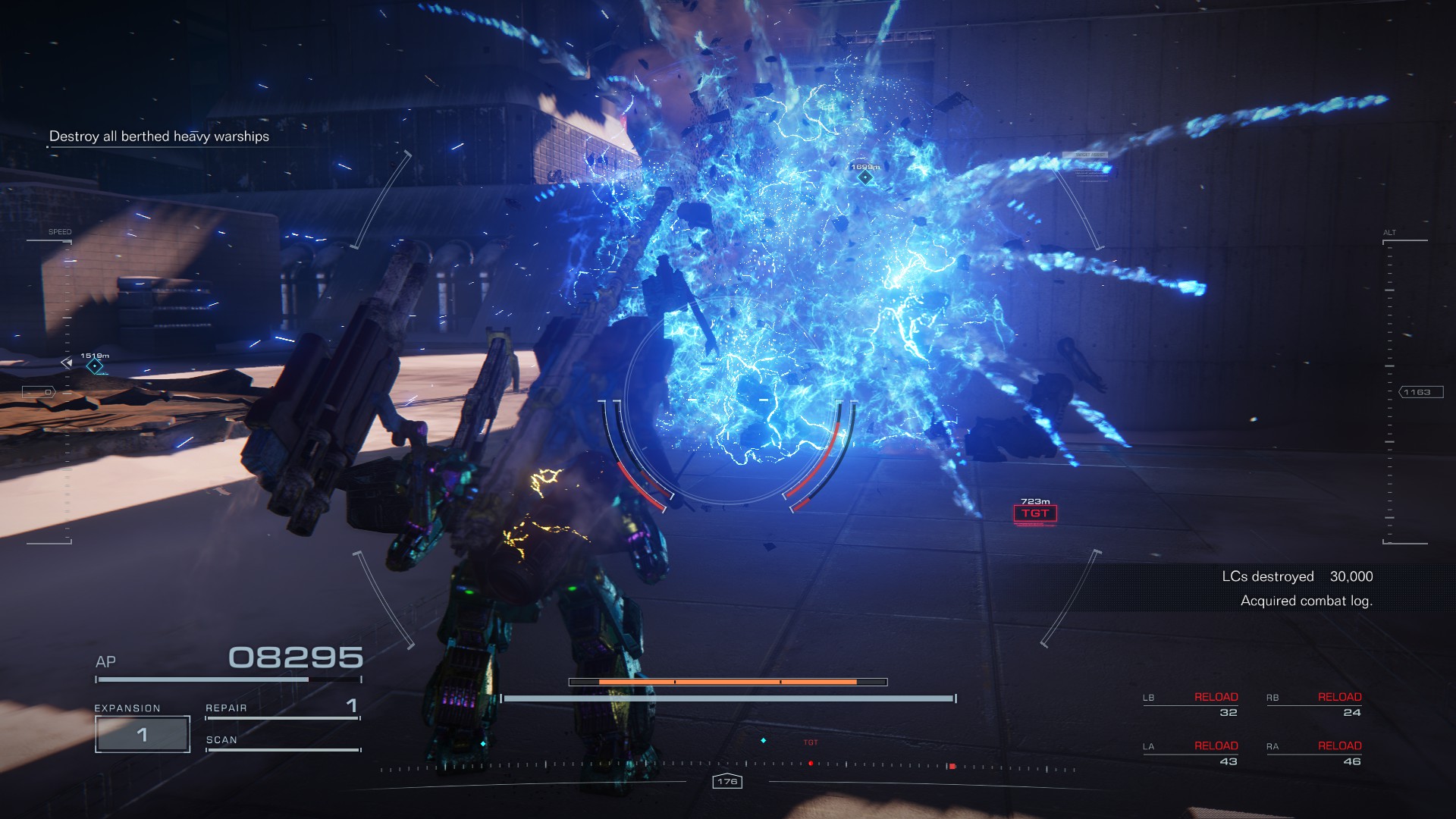Select the mission objective about berthed heavy warships

point(159,136)
